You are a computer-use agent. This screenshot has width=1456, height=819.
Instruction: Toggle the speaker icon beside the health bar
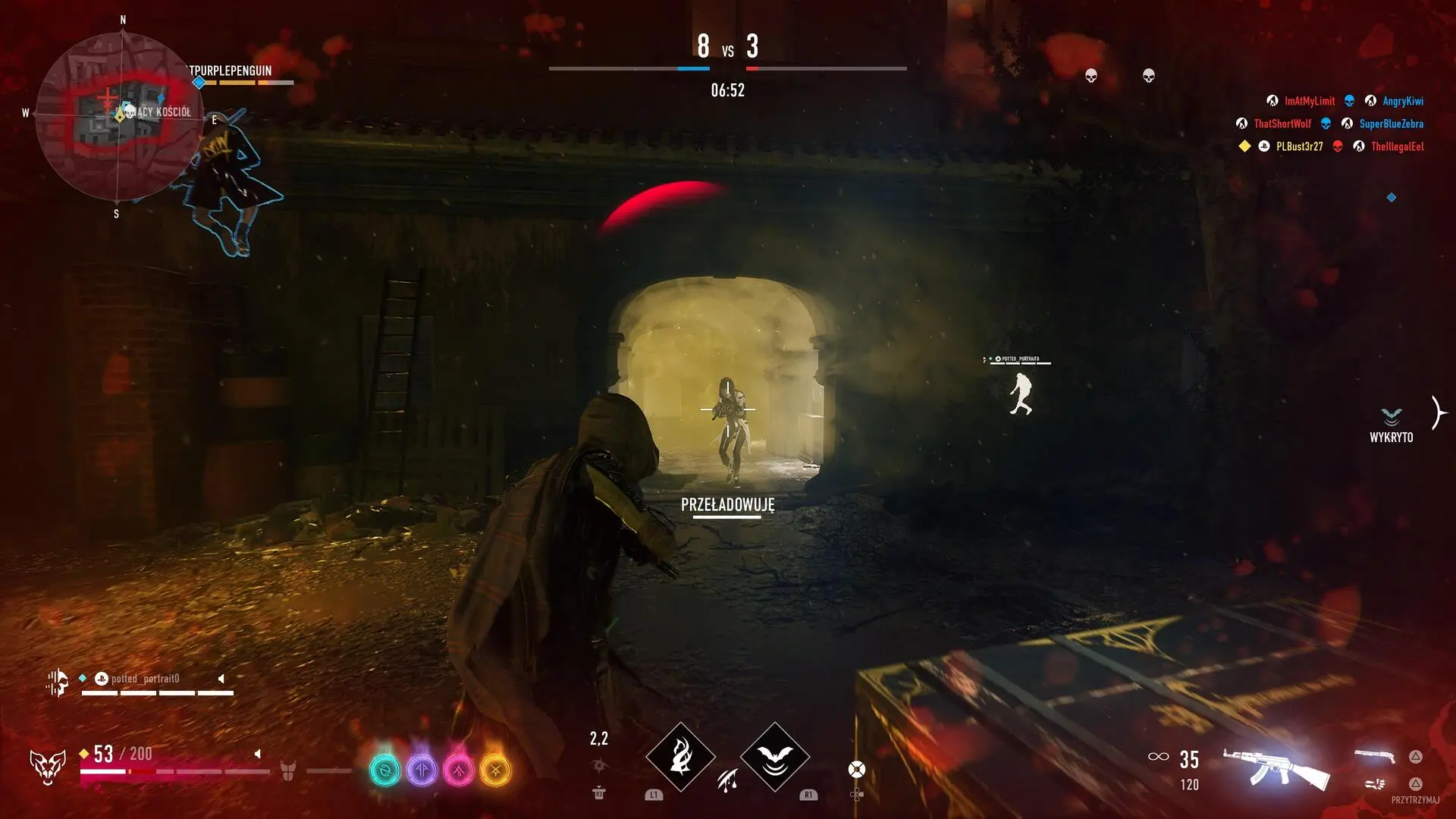(x=258, y=754)
